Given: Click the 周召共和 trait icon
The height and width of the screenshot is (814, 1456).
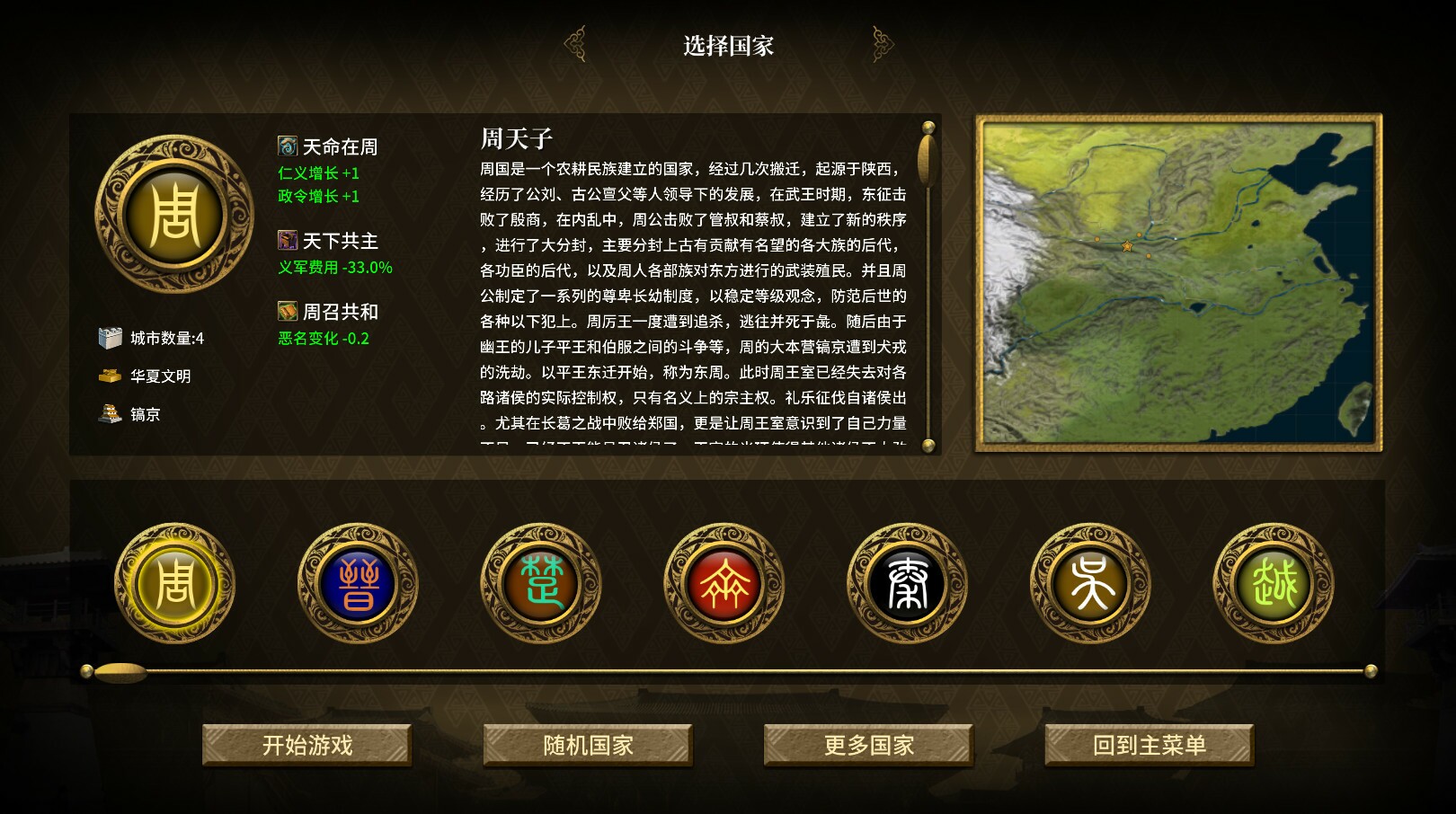Looking at the screenshot, I should [287, 310].
